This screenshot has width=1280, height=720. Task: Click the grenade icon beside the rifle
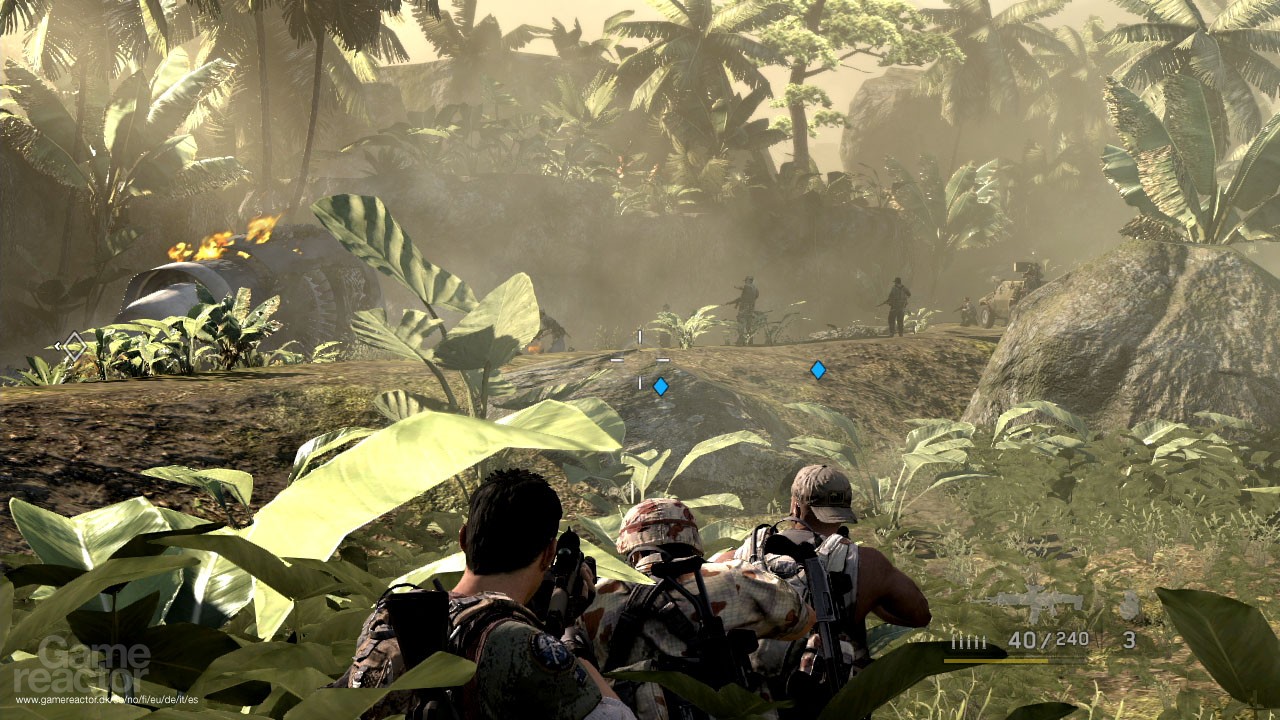(1130, 605)
